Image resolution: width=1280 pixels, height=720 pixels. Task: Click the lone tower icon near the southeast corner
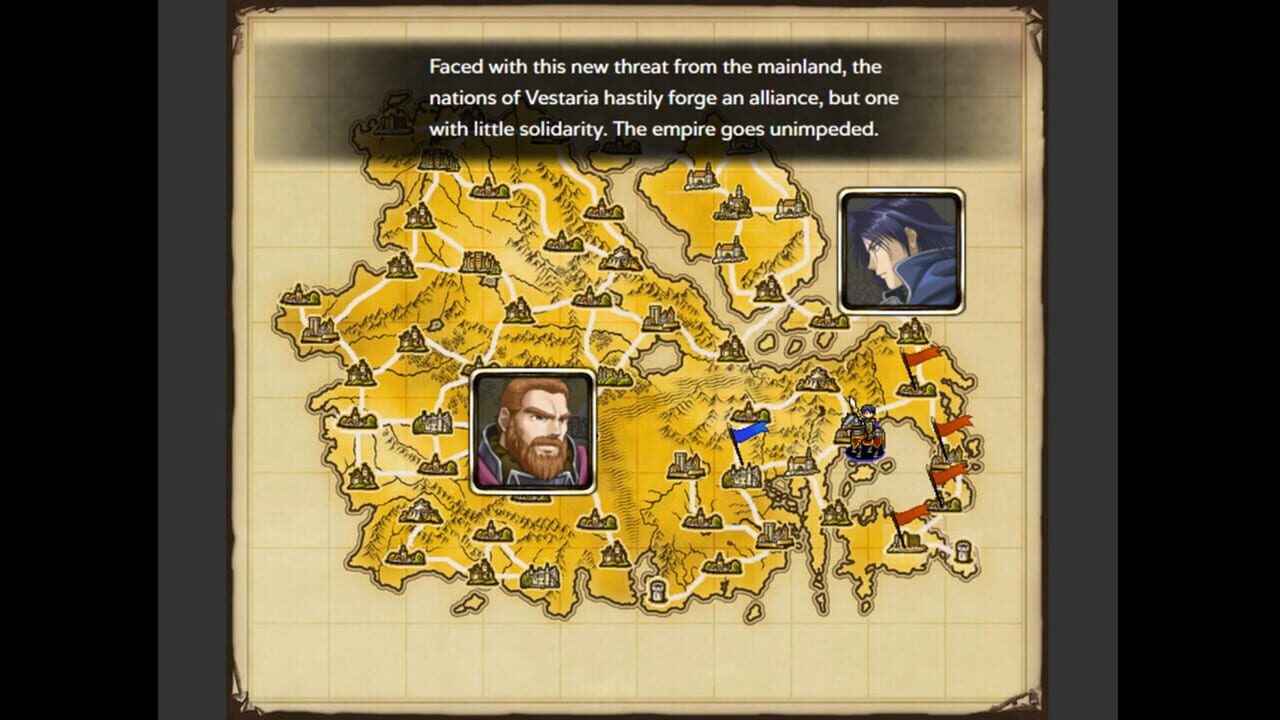[963, 549]
